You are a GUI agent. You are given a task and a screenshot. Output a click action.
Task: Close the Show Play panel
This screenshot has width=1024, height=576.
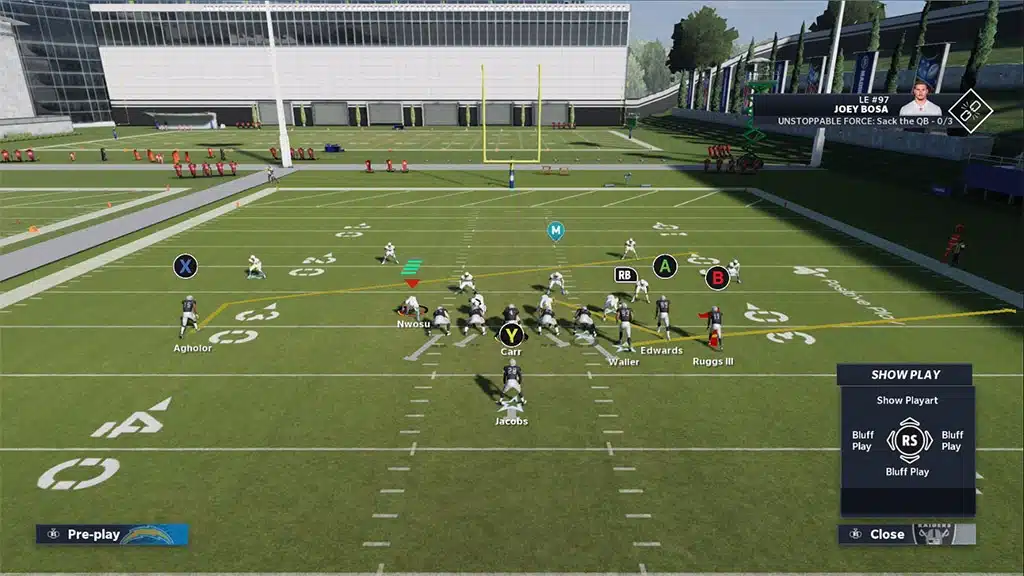pos(886,534)
